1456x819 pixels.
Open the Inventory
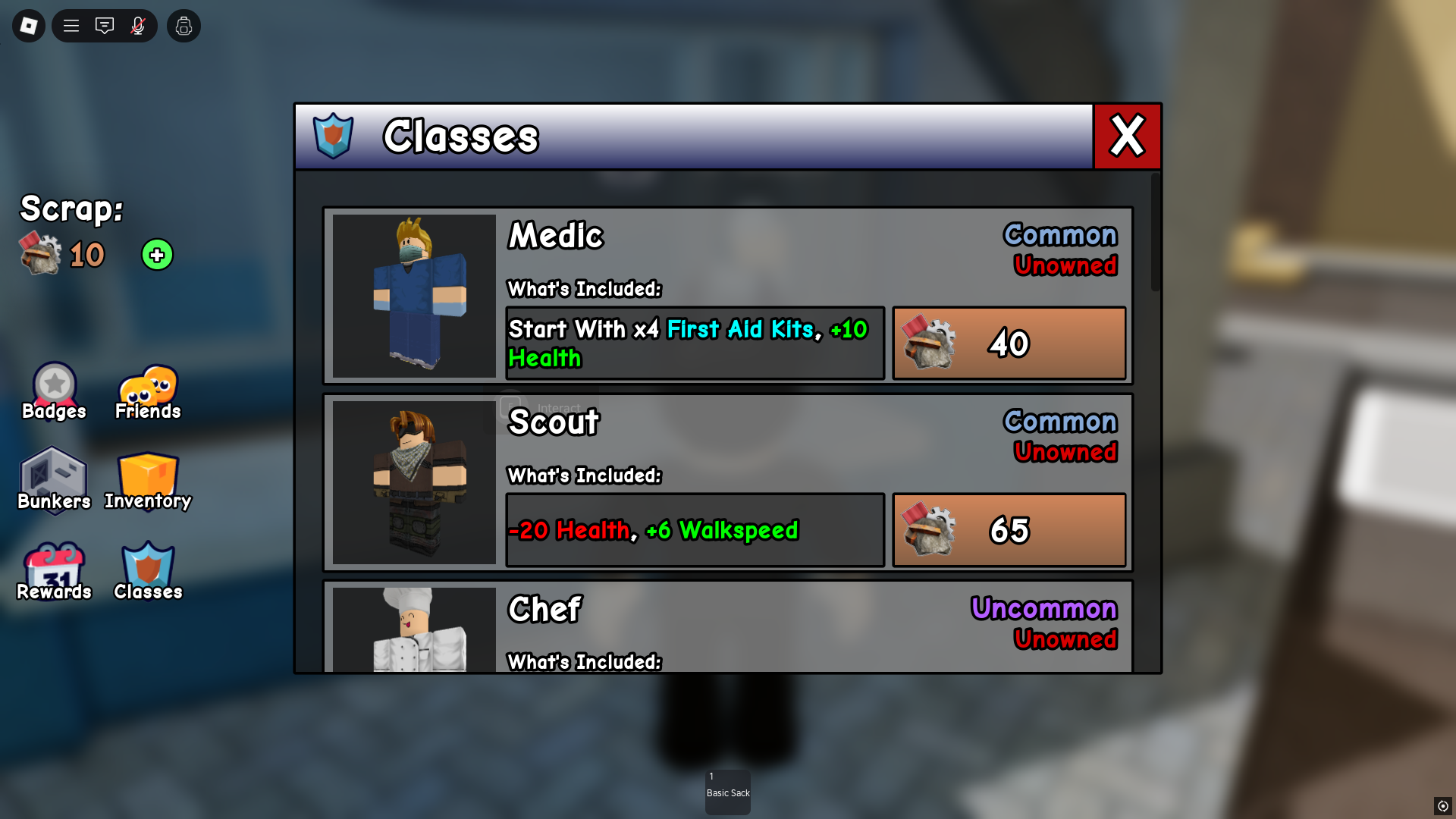click(x=147, y=478)
